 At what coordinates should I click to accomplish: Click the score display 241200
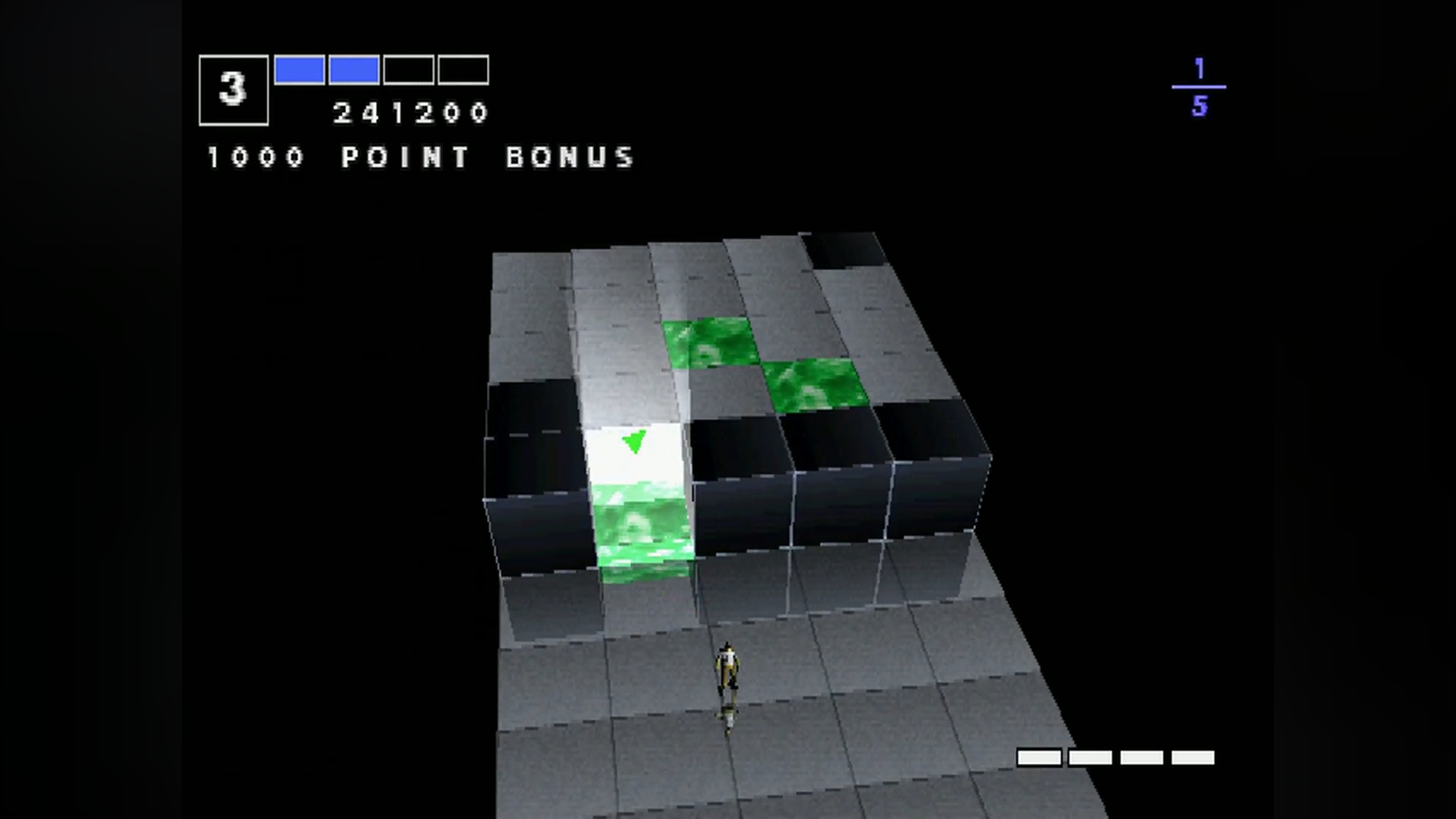[x=409, y=112]
